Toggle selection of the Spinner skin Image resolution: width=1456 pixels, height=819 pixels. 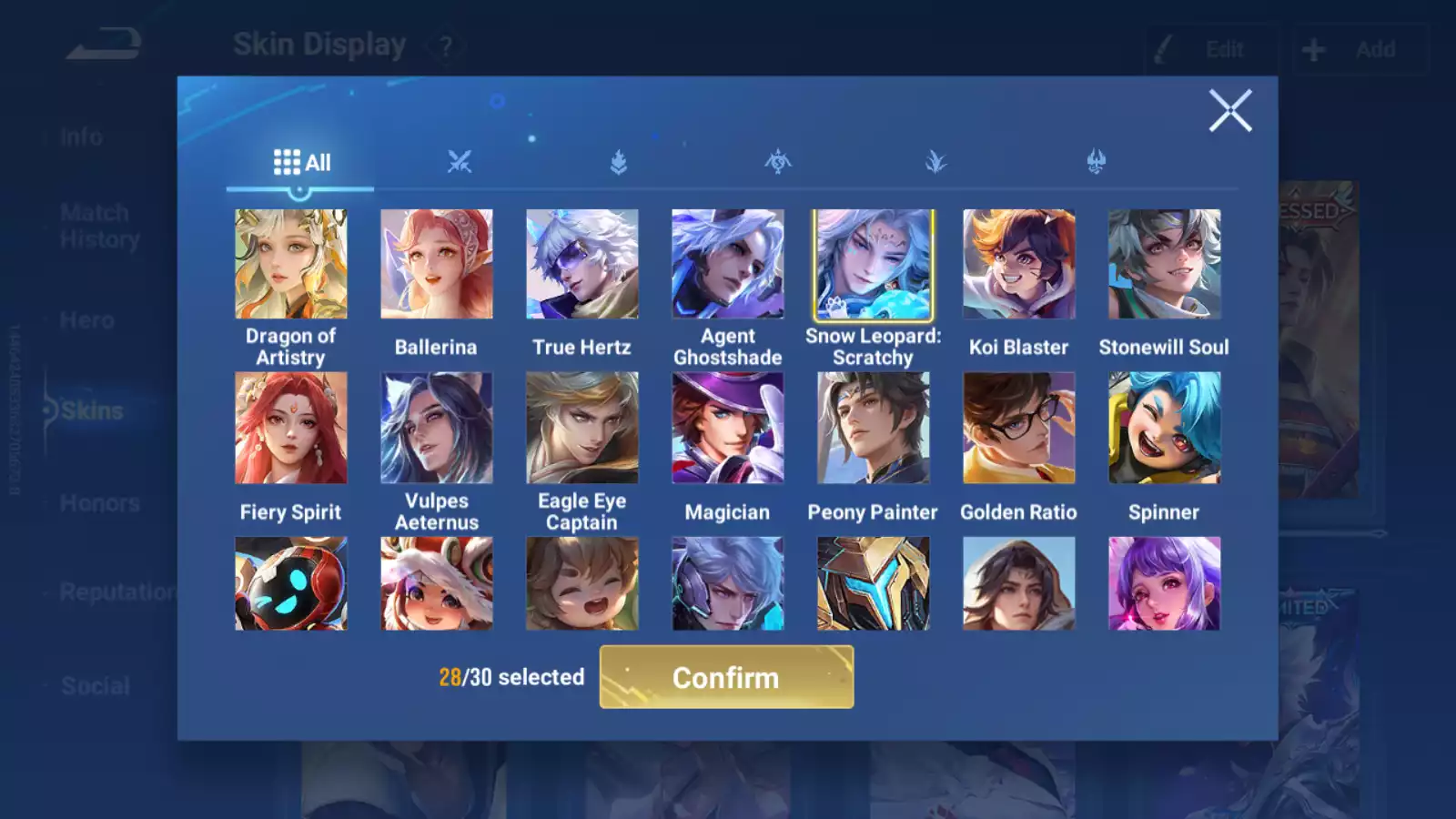[1165, 428]
